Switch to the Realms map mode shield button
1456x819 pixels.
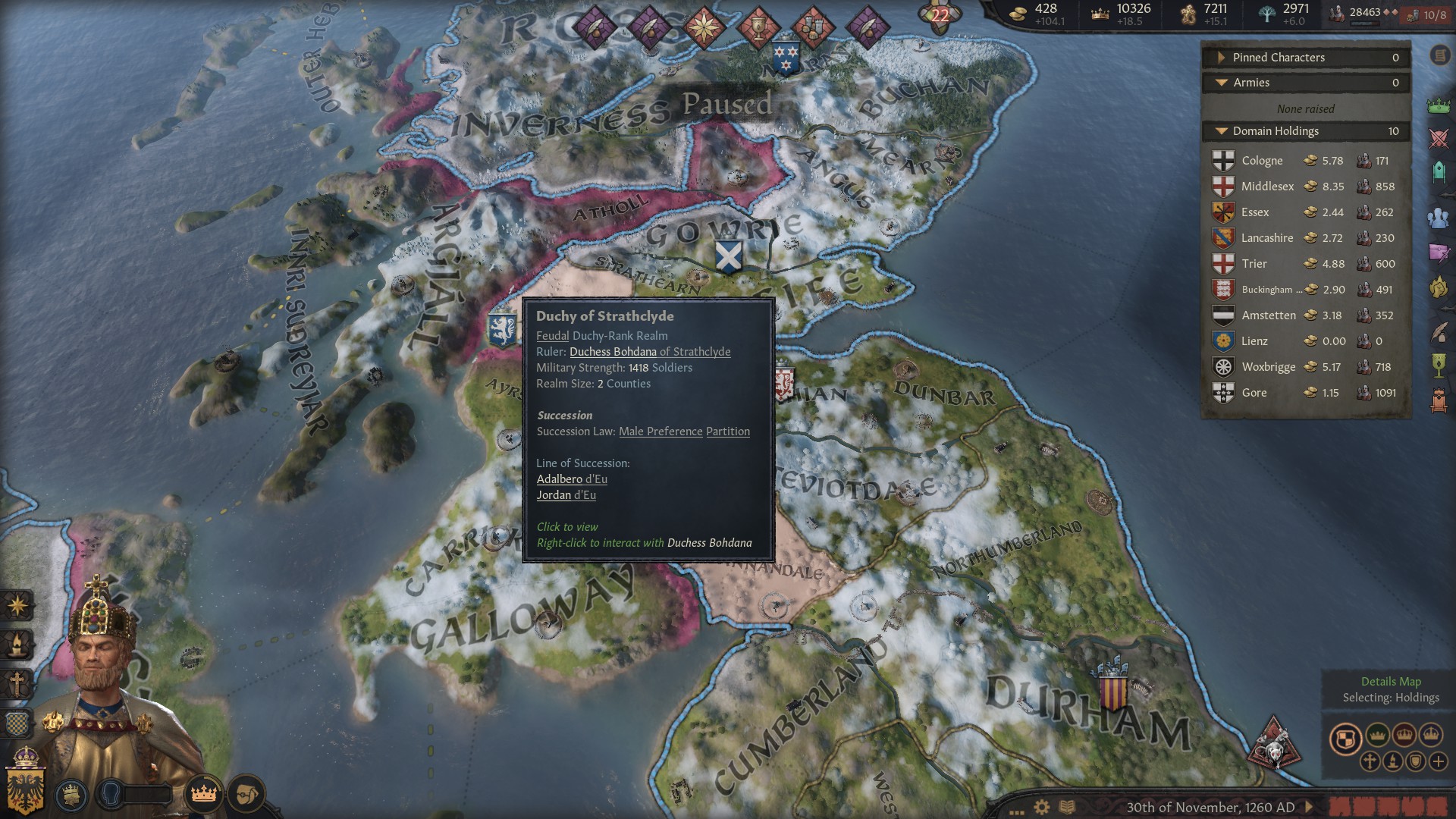[1345, 739]
